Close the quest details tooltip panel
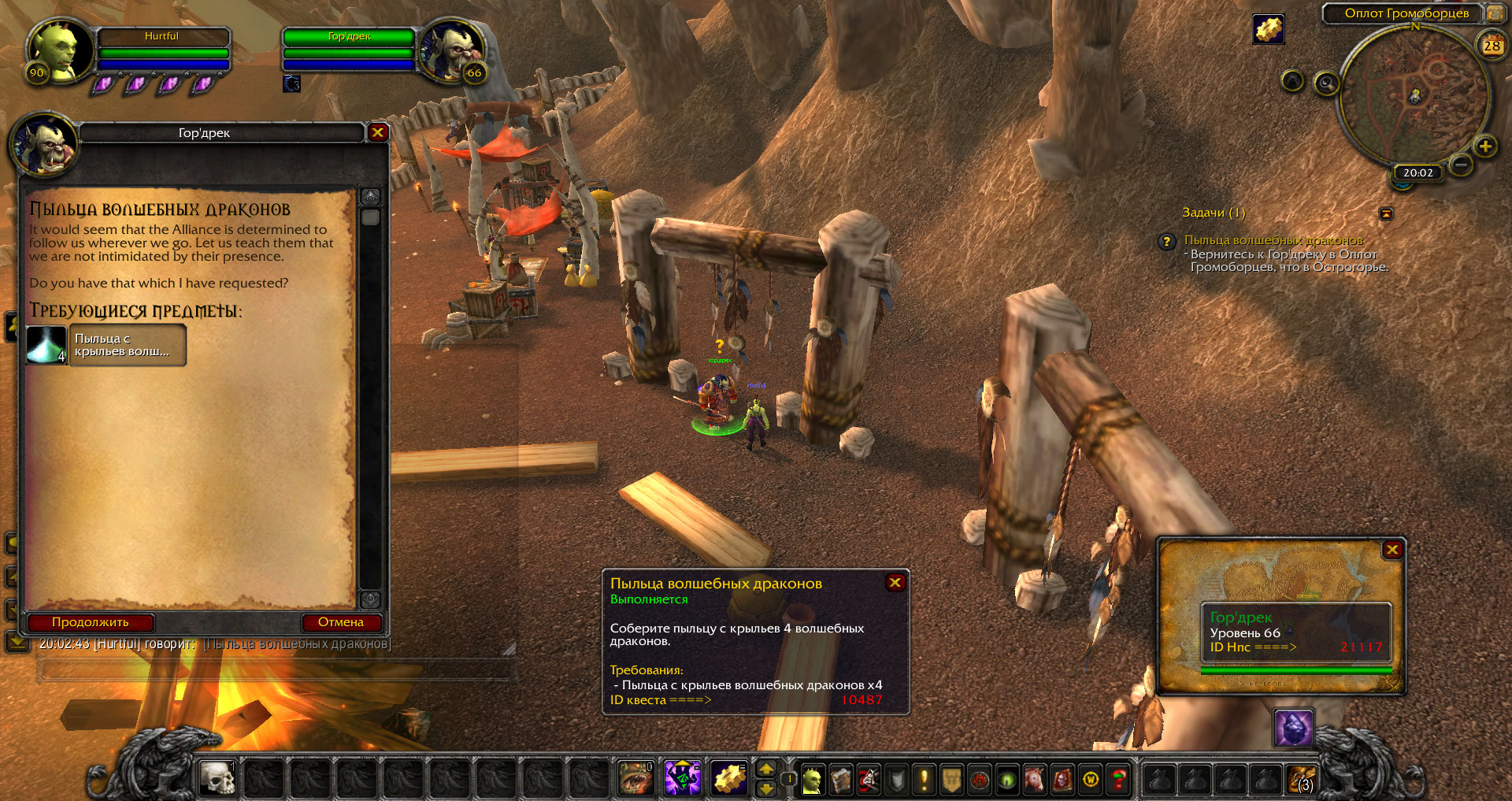The width and height of the screenshot is (1512, 801). point(895,583)
